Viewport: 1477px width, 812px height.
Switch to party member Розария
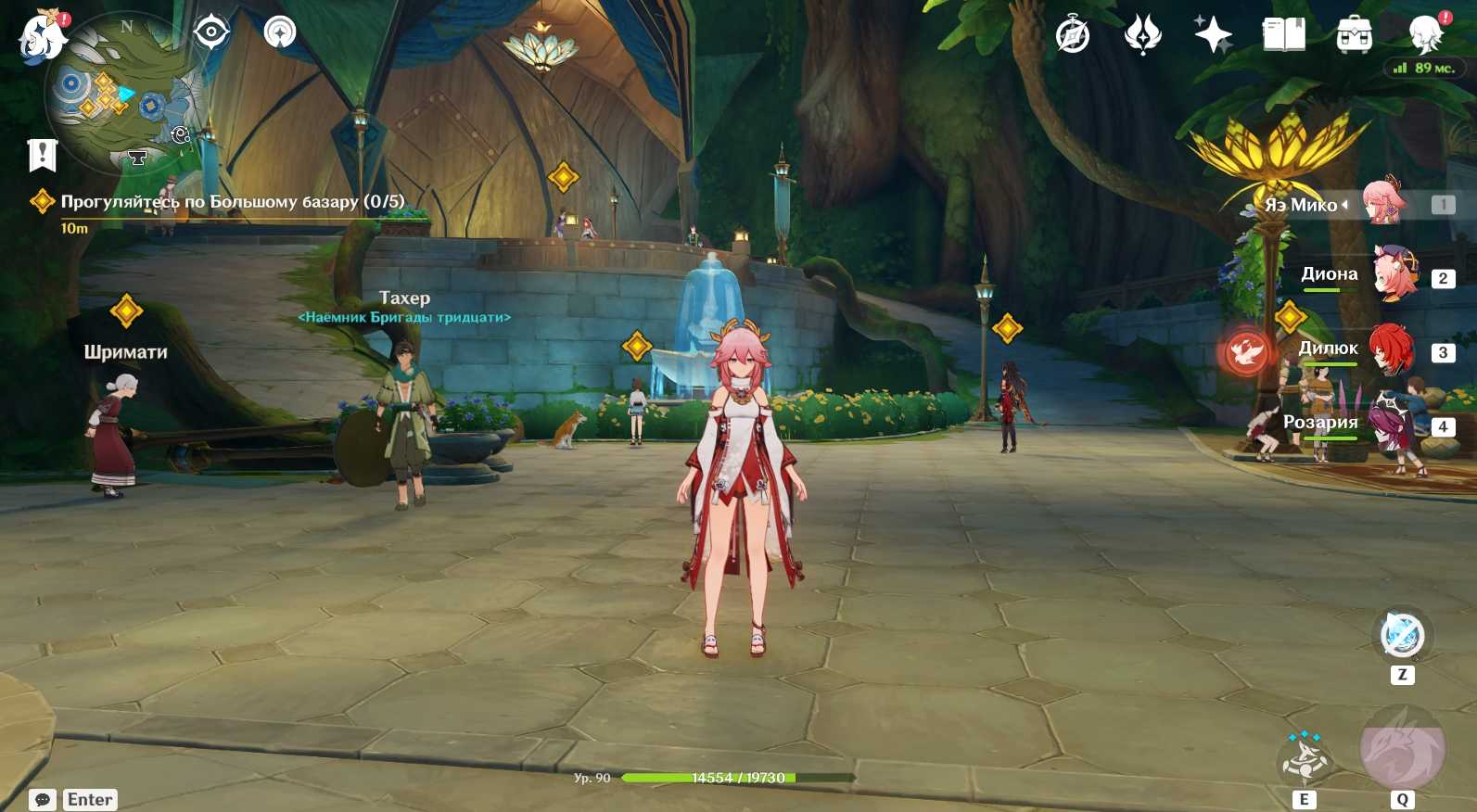[x=1391, y=424]
